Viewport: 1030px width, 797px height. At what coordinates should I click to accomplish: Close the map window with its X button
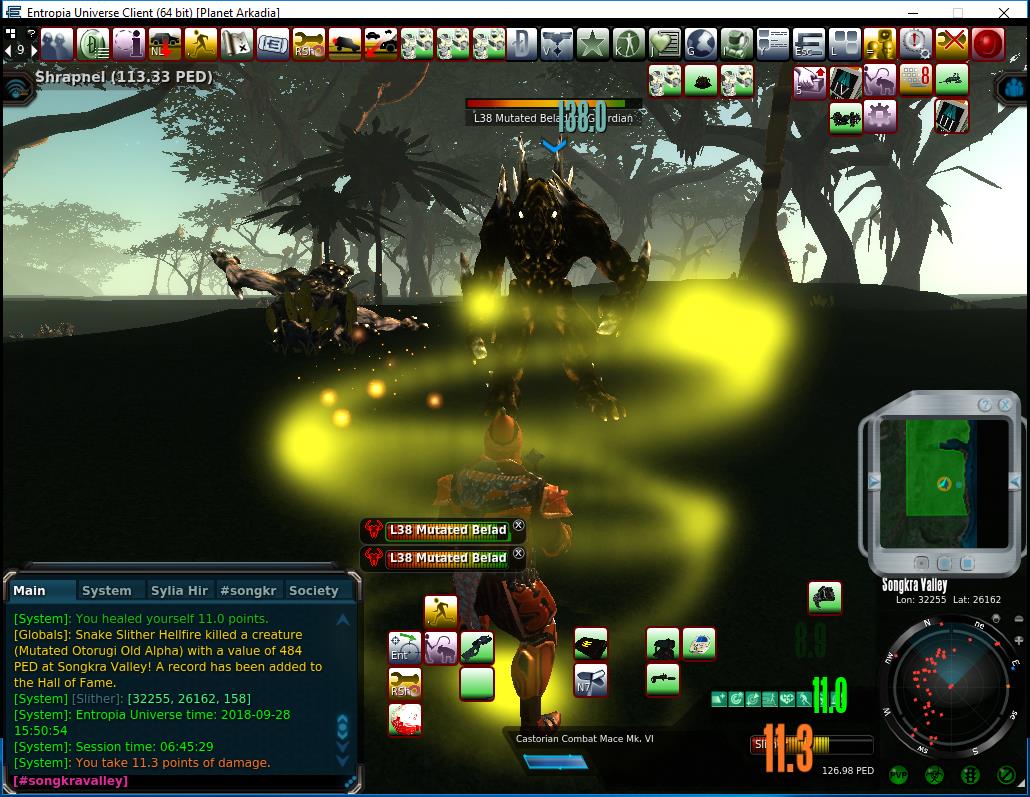pos(1005,404)
